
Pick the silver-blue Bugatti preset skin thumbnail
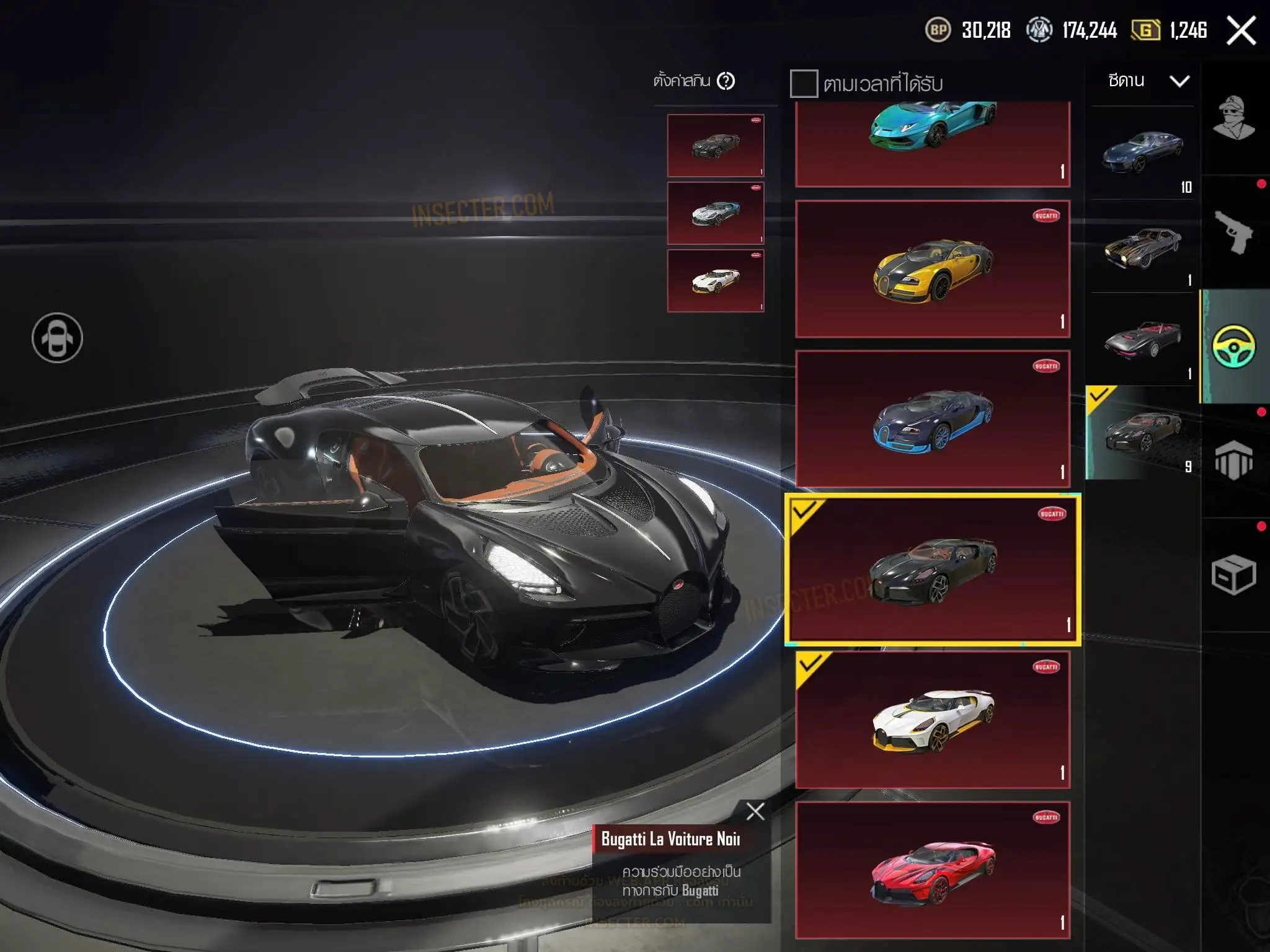(716, 213)
